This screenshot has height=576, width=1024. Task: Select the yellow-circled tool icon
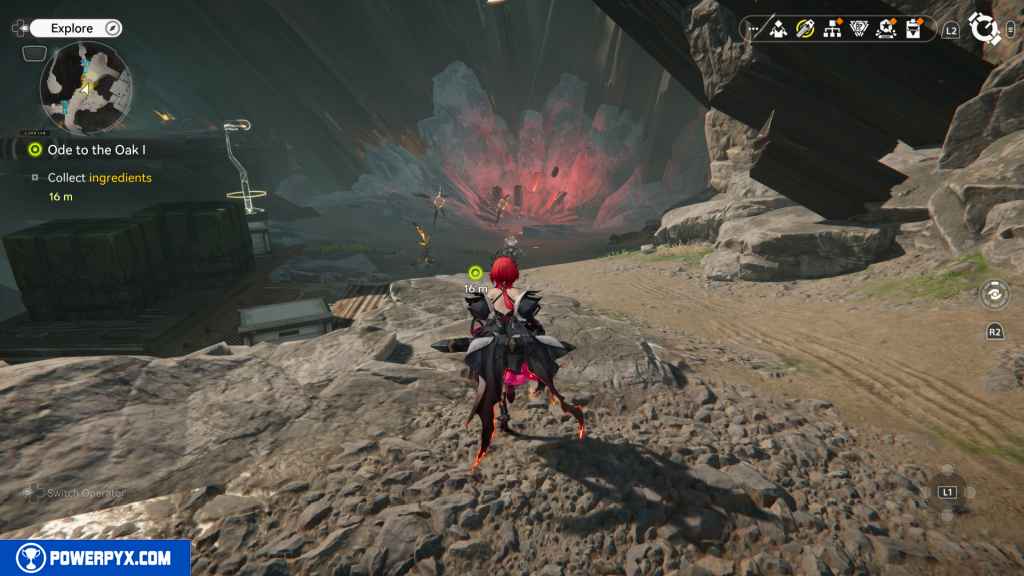805,29
